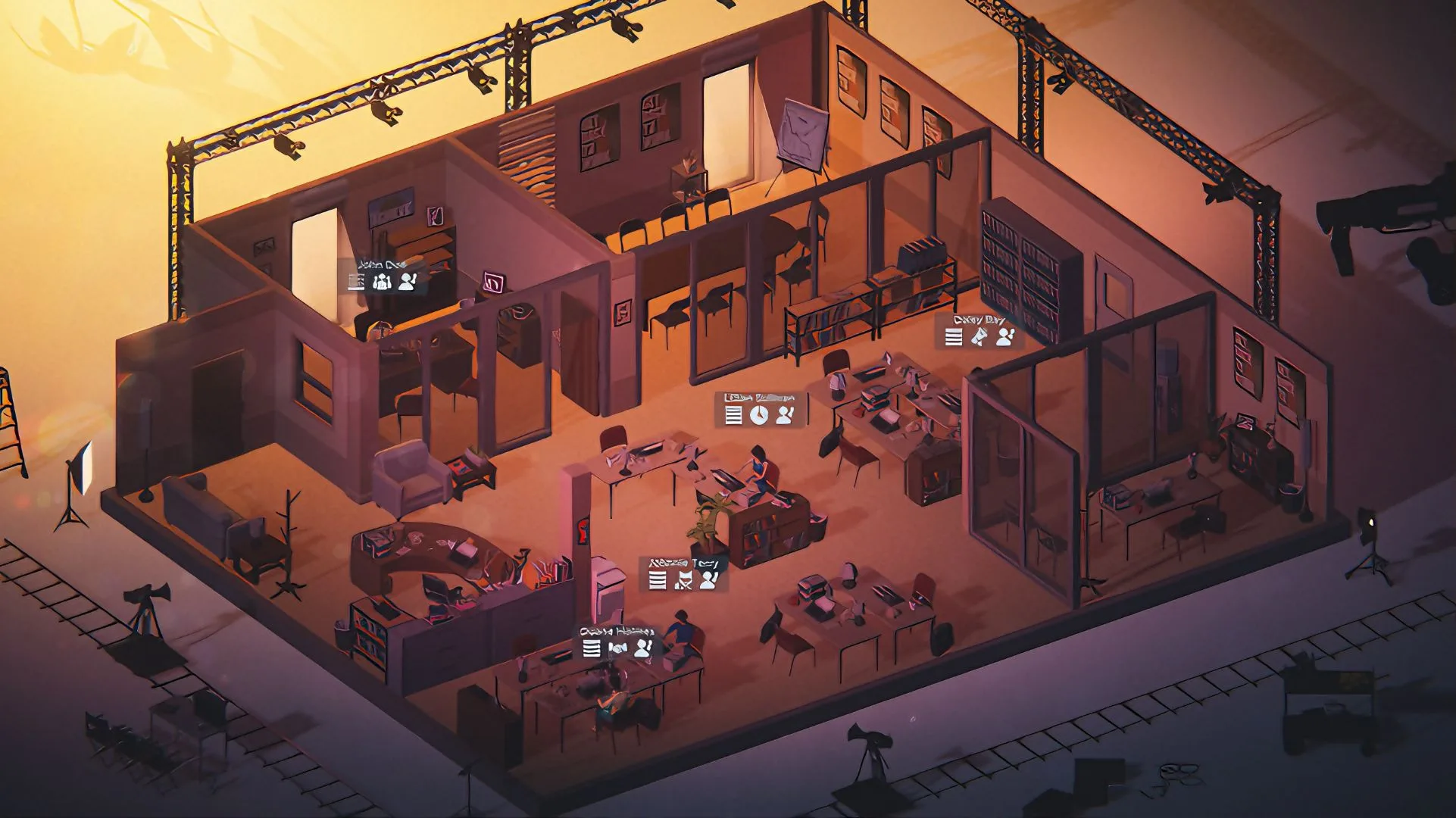The height and width of the screenshot is (818, 1456).
Task: Select the megaphone icon on the employee tag
Action: point(980,337)
